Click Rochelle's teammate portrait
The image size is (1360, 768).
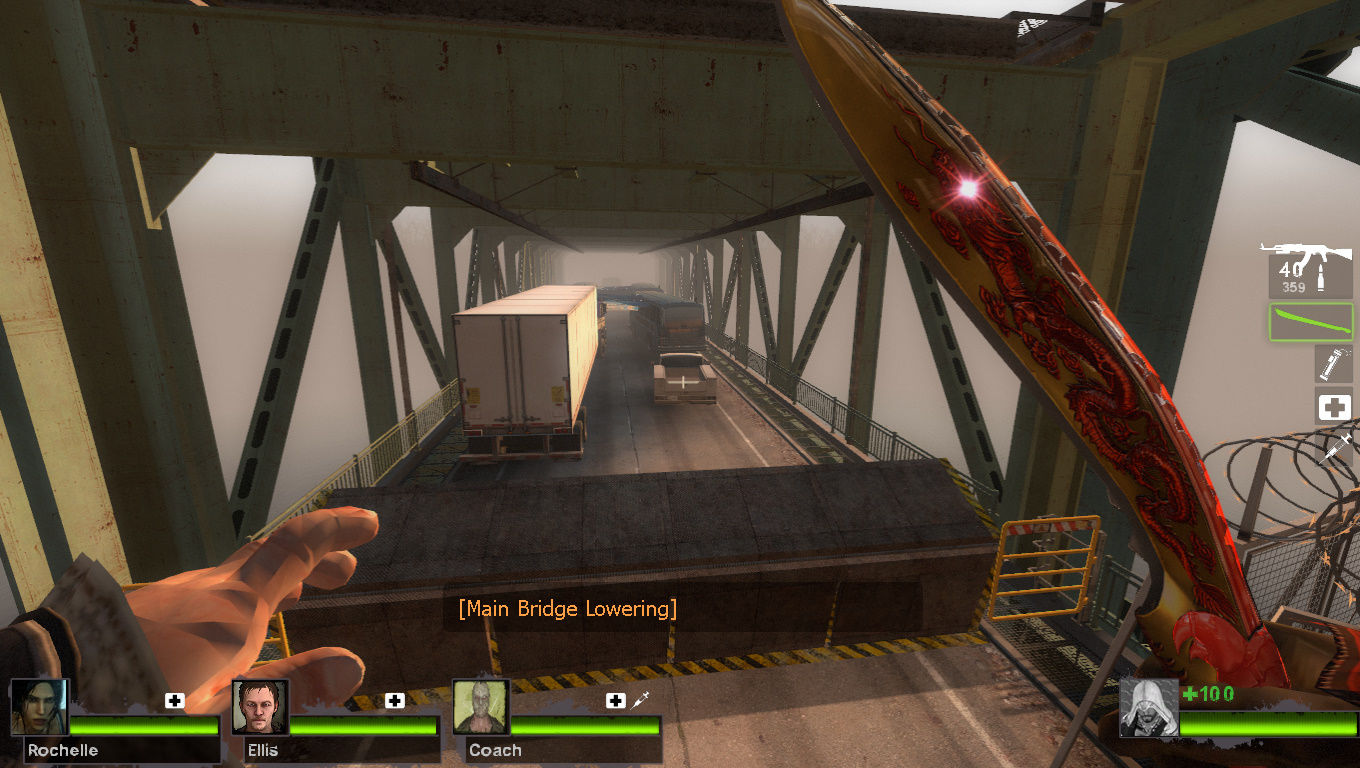point(40,708)
